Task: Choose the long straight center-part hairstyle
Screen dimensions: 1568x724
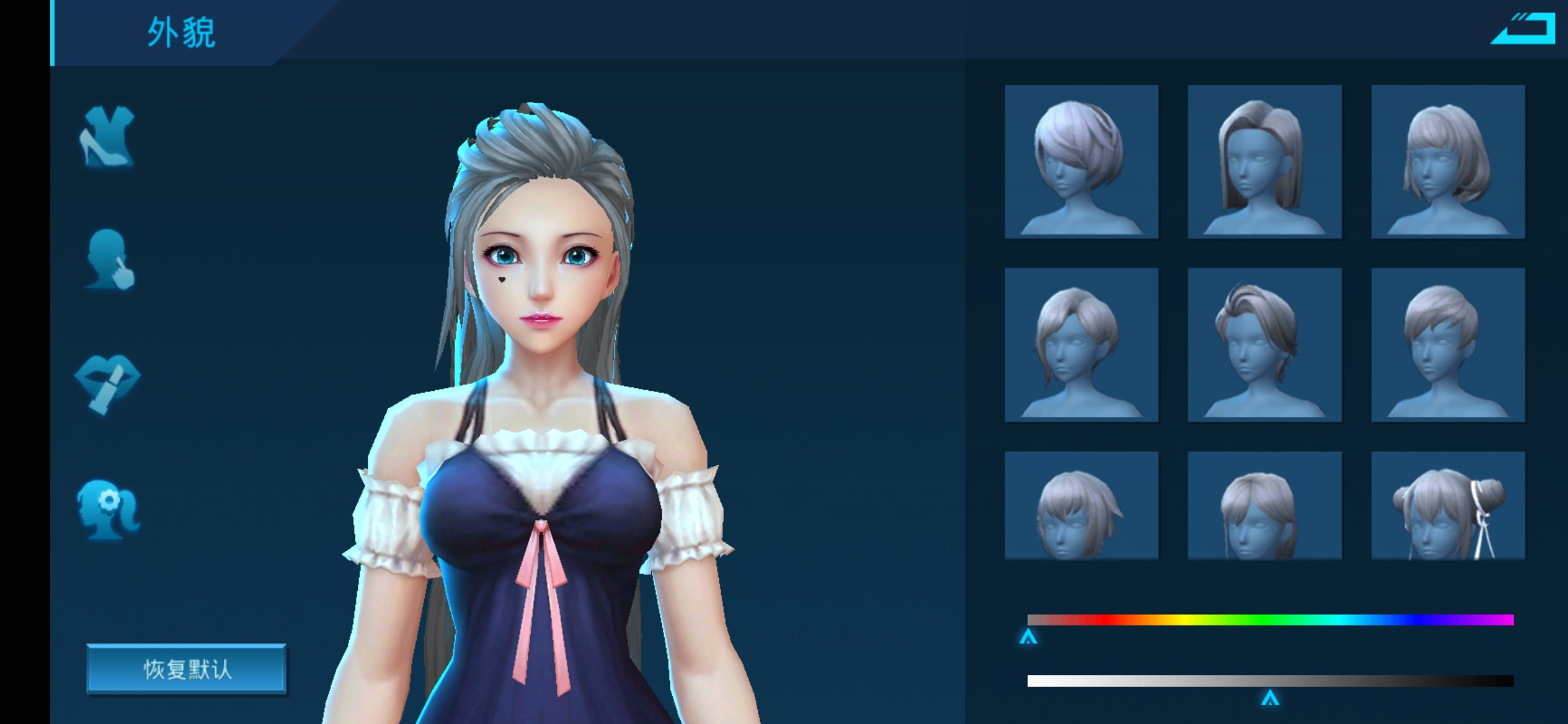Action: tap(1264, 161)
